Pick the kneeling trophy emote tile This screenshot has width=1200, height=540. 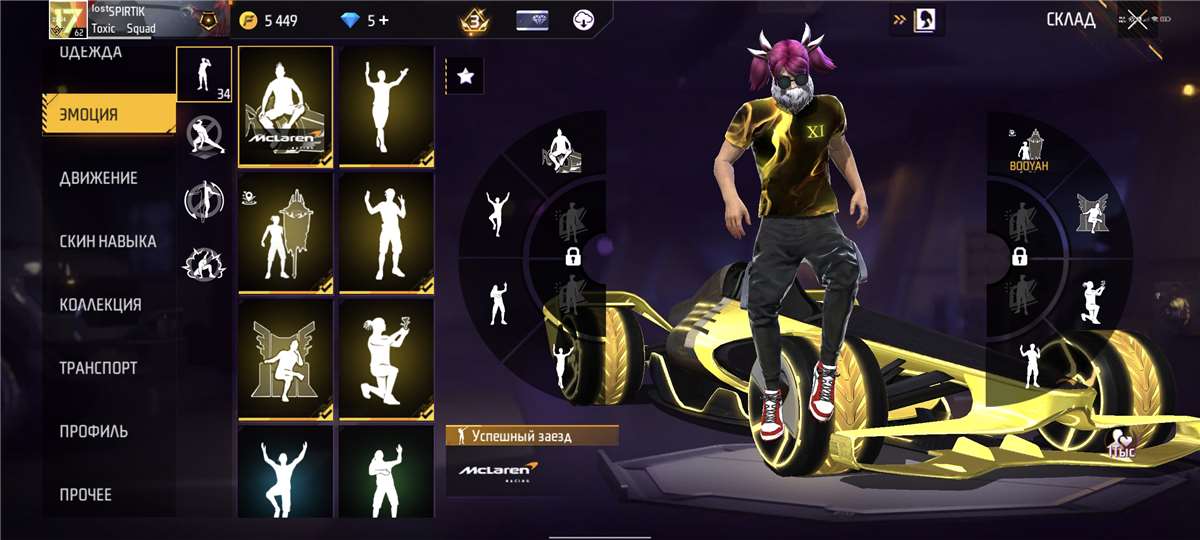pyautogui.click(x=385, y=357)
